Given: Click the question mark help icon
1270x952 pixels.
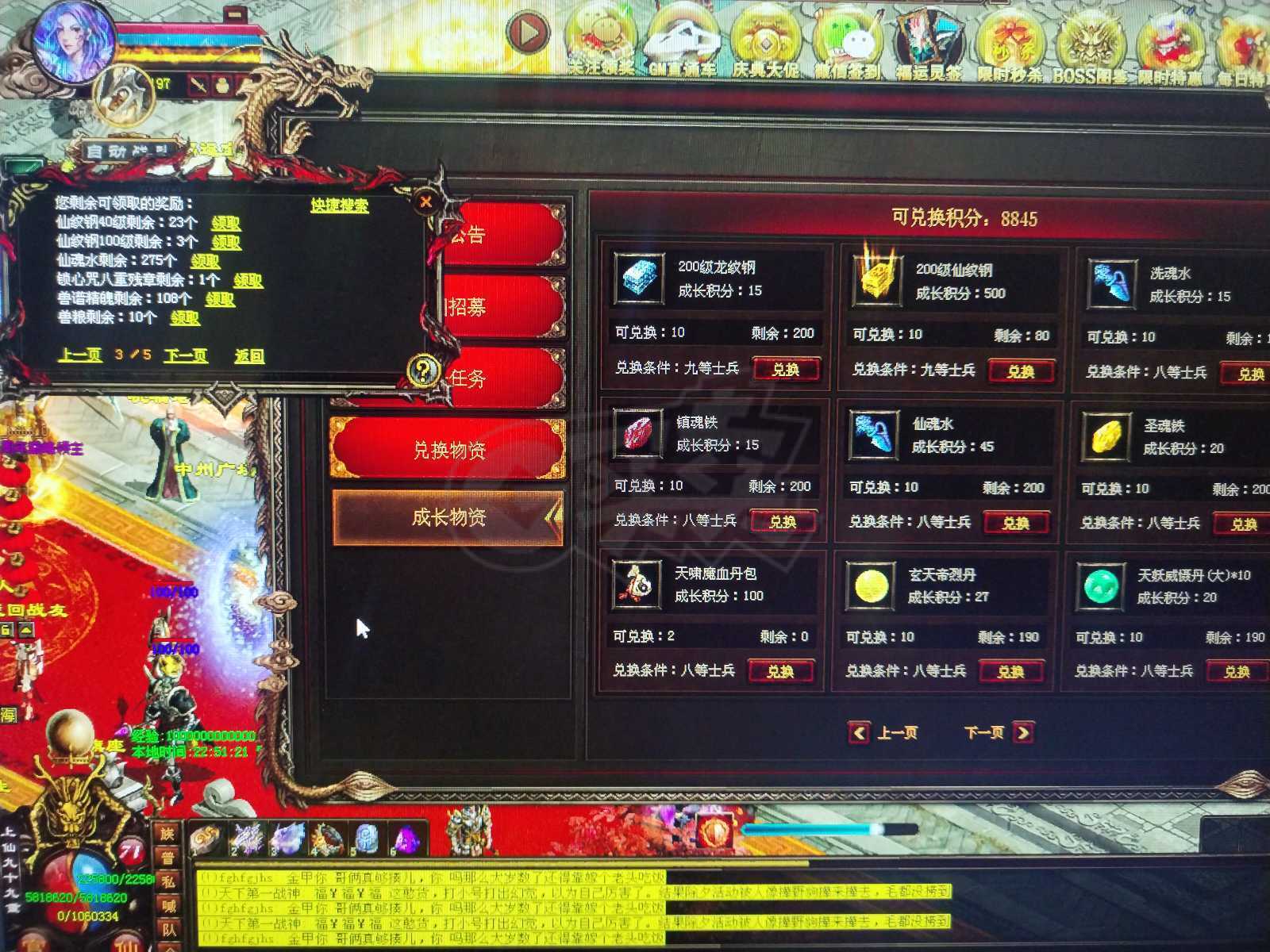Looking at the screenshot, I should pos(425,371).
